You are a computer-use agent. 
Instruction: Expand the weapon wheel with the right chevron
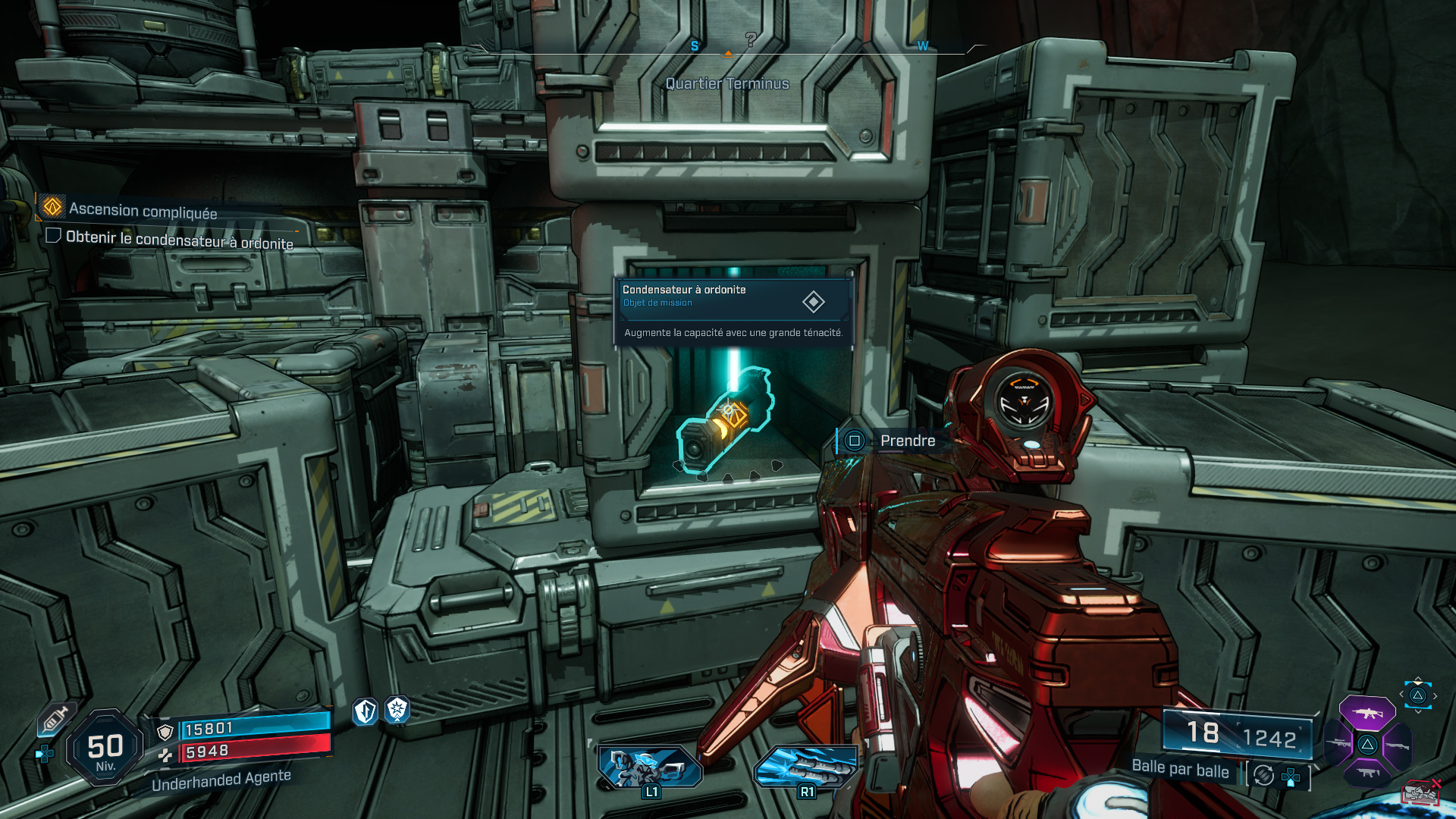(1435, 695)
